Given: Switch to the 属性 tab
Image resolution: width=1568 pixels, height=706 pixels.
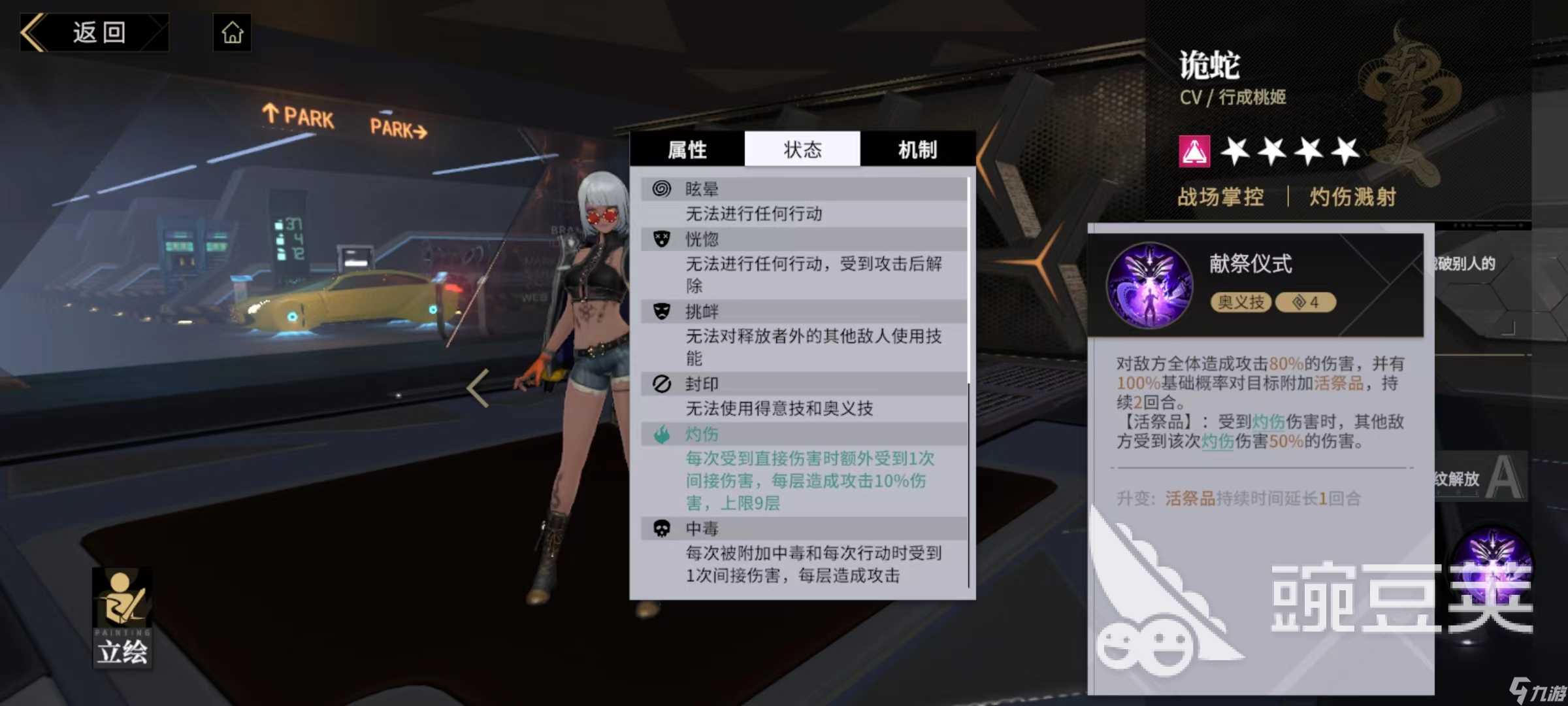Looking at the screenshot, I should tap(687, 150).
